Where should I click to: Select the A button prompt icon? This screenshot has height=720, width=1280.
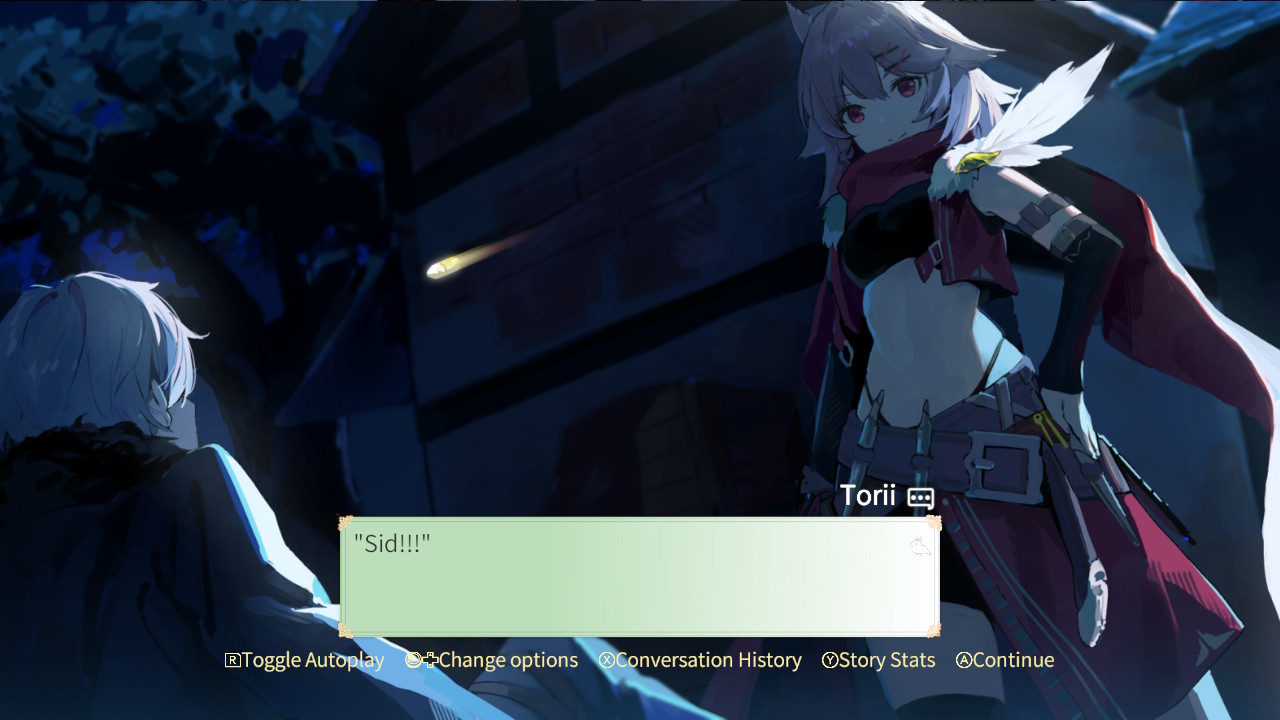click(963, 660)
